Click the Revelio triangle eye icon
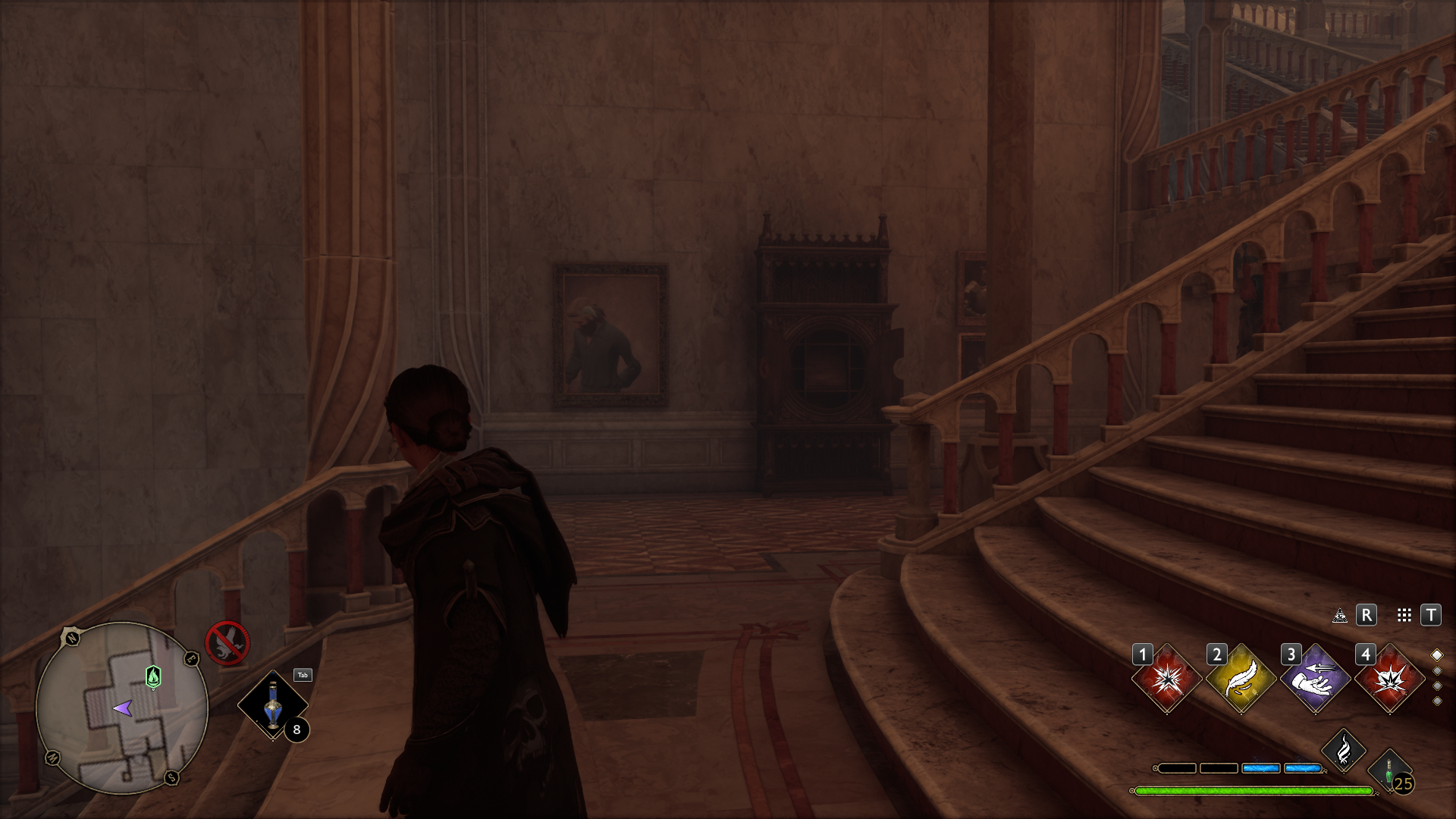This screenshot has width=1456, height=819. [x=1340, y=615]
